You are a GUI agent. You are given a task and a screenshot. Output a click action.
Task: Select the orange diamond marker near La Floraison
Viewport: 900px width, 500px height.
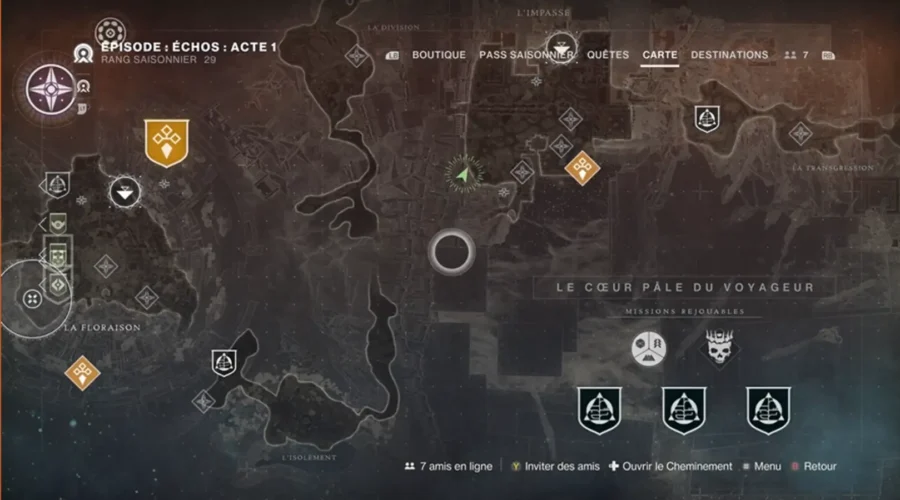click(82, 373)
